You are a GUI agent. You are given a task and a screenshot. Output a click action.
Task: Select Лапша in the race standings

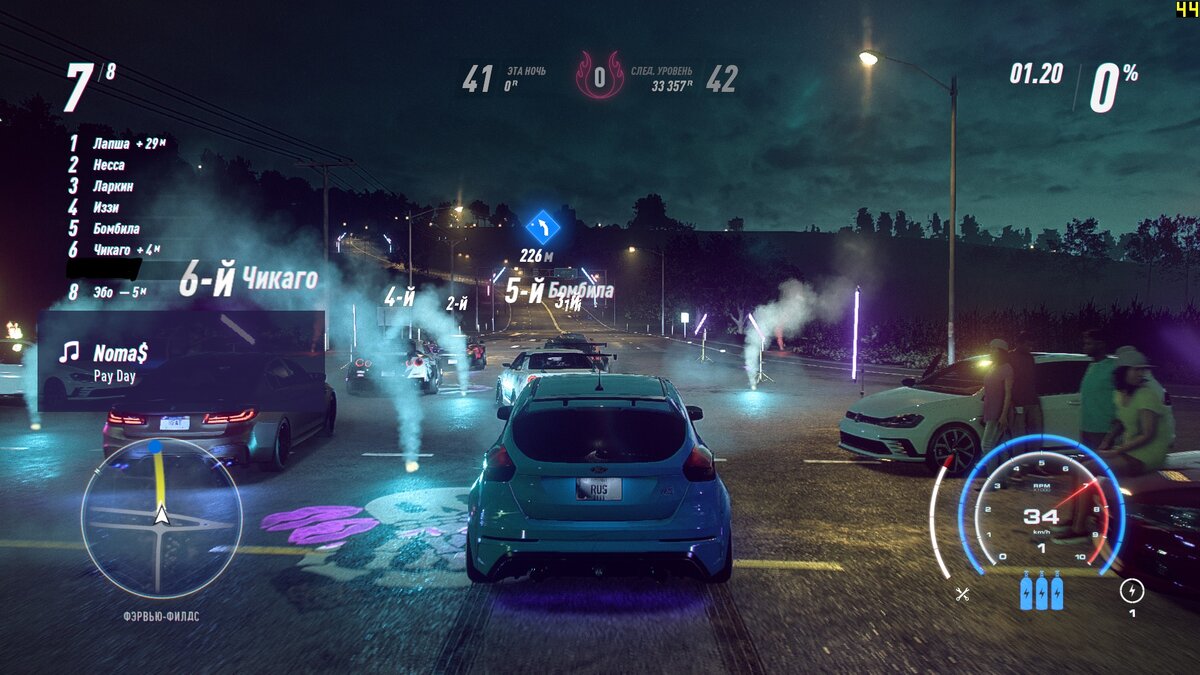point(111,144)
